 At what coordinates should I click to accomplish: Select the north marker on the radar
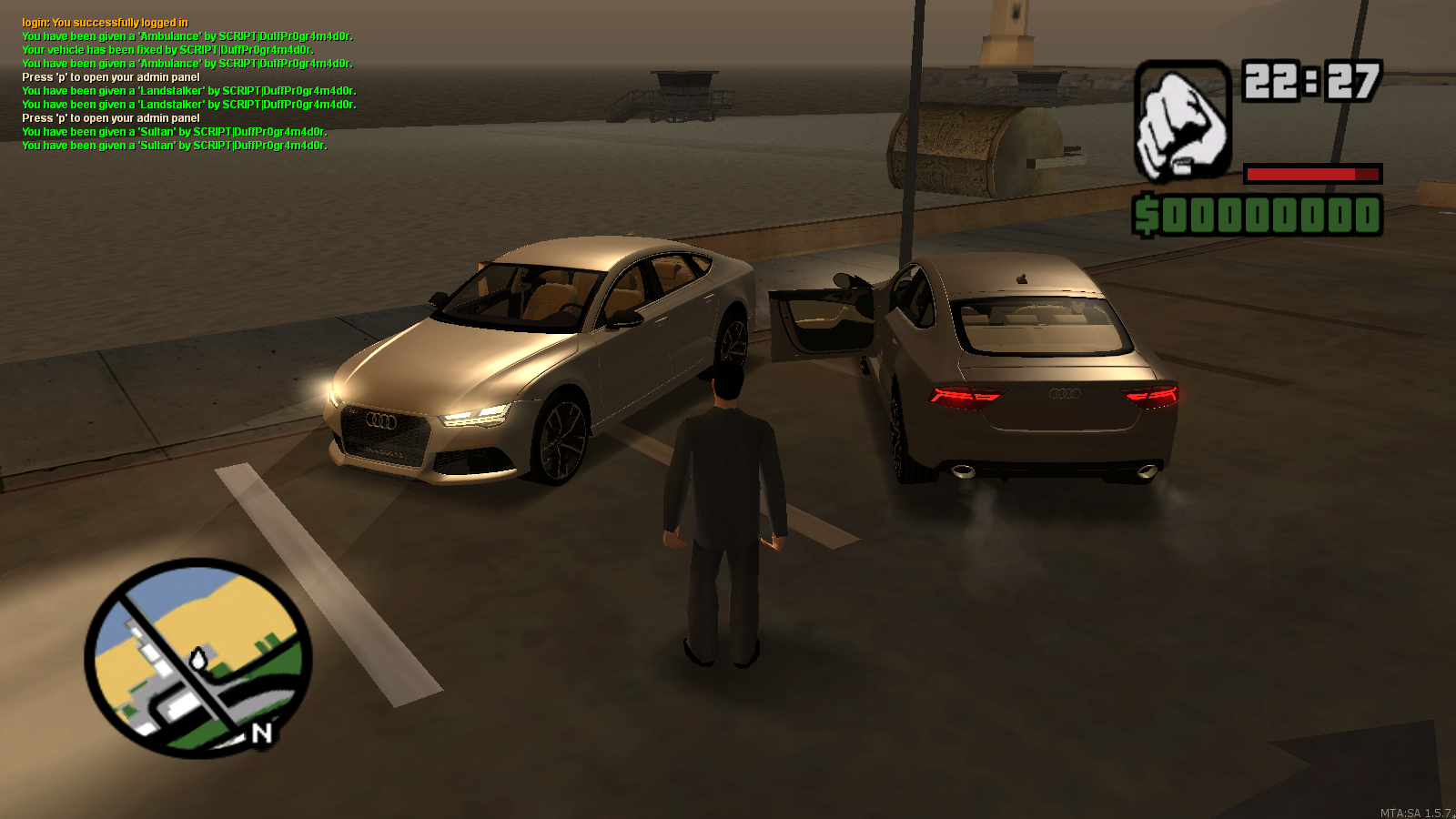pos(262,733)
